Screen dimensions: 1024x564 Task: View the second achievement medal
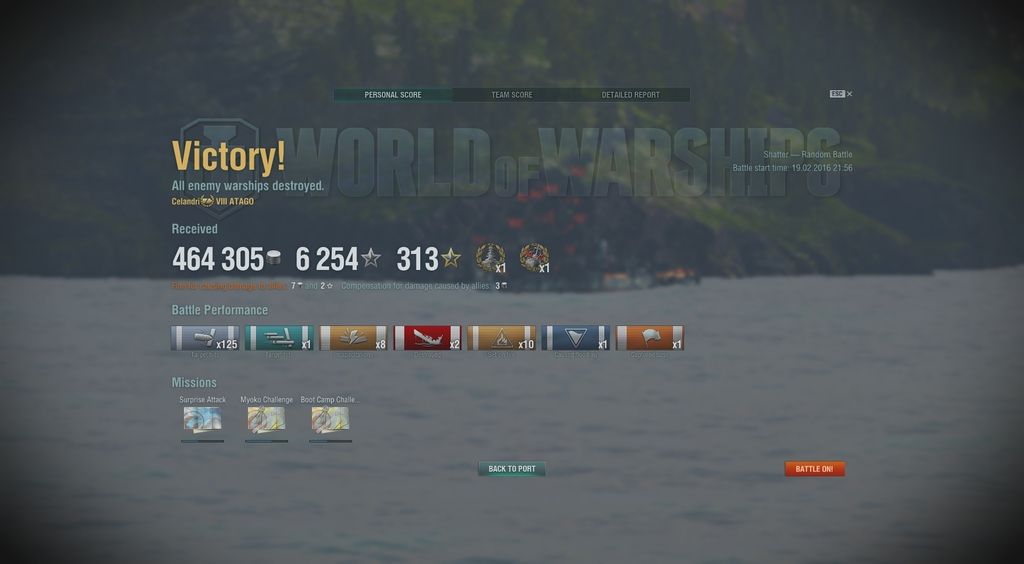pyautogui.click(x=534, y=258)
